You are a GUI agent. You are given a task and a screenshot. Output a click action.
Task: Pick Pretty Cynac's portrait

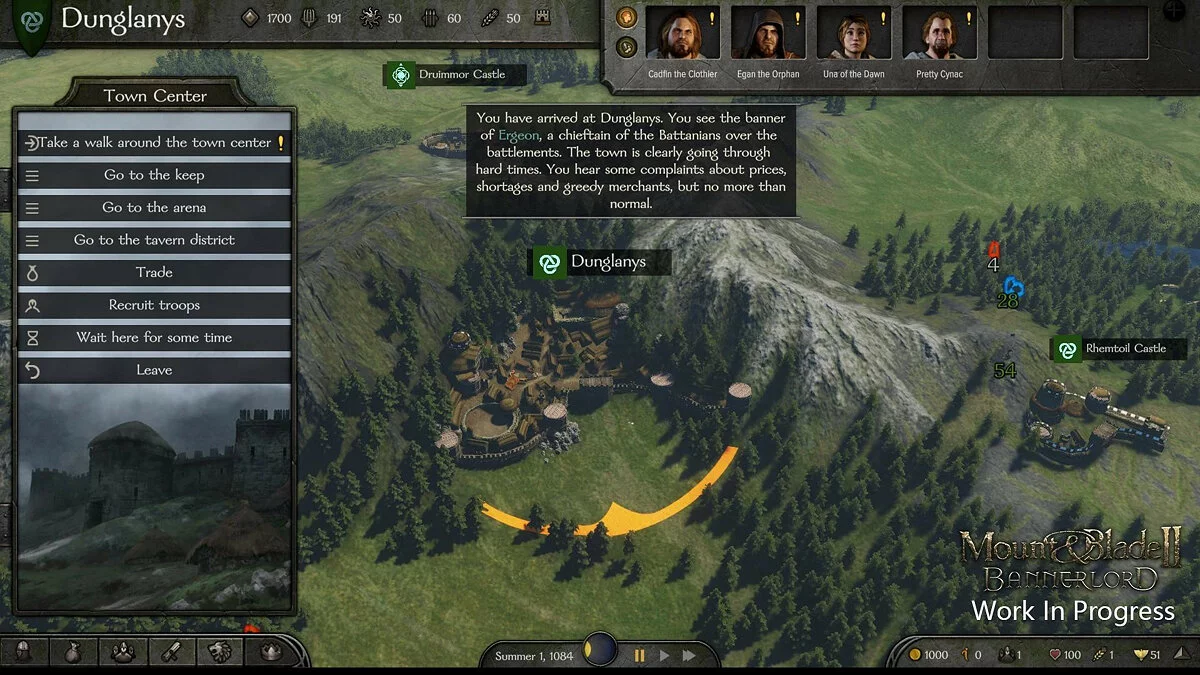tap(939, 34)
